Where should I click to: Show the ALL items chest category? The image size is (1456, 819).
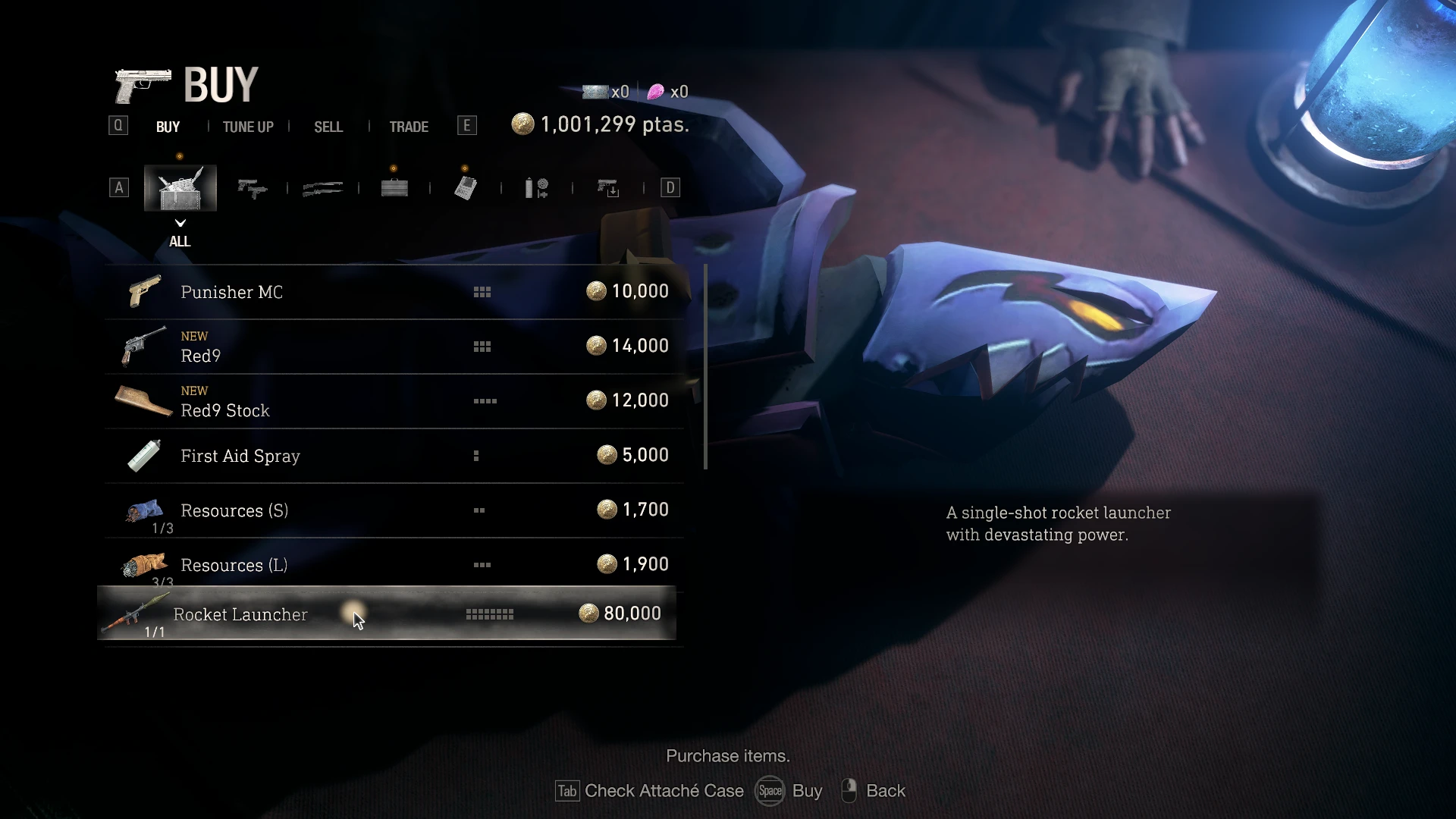tap(180, 188)
